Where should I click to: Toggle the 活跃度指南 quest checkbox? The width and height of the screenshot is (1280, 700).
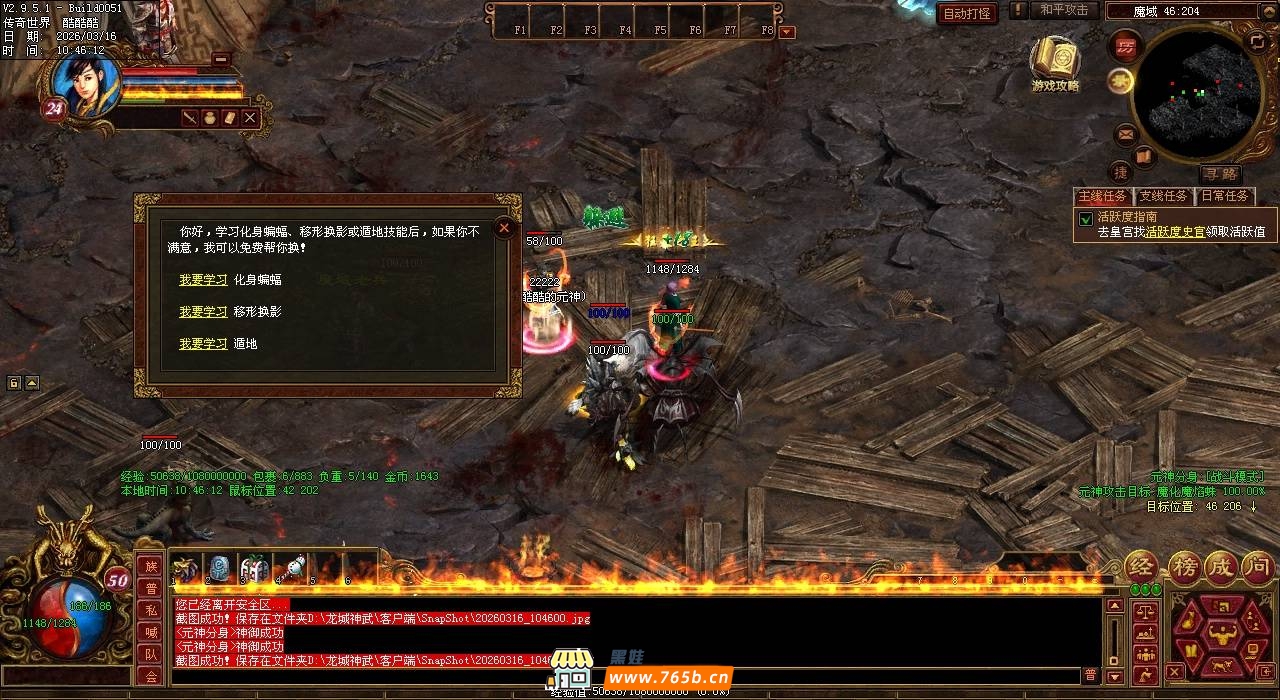click(1085, 217)
